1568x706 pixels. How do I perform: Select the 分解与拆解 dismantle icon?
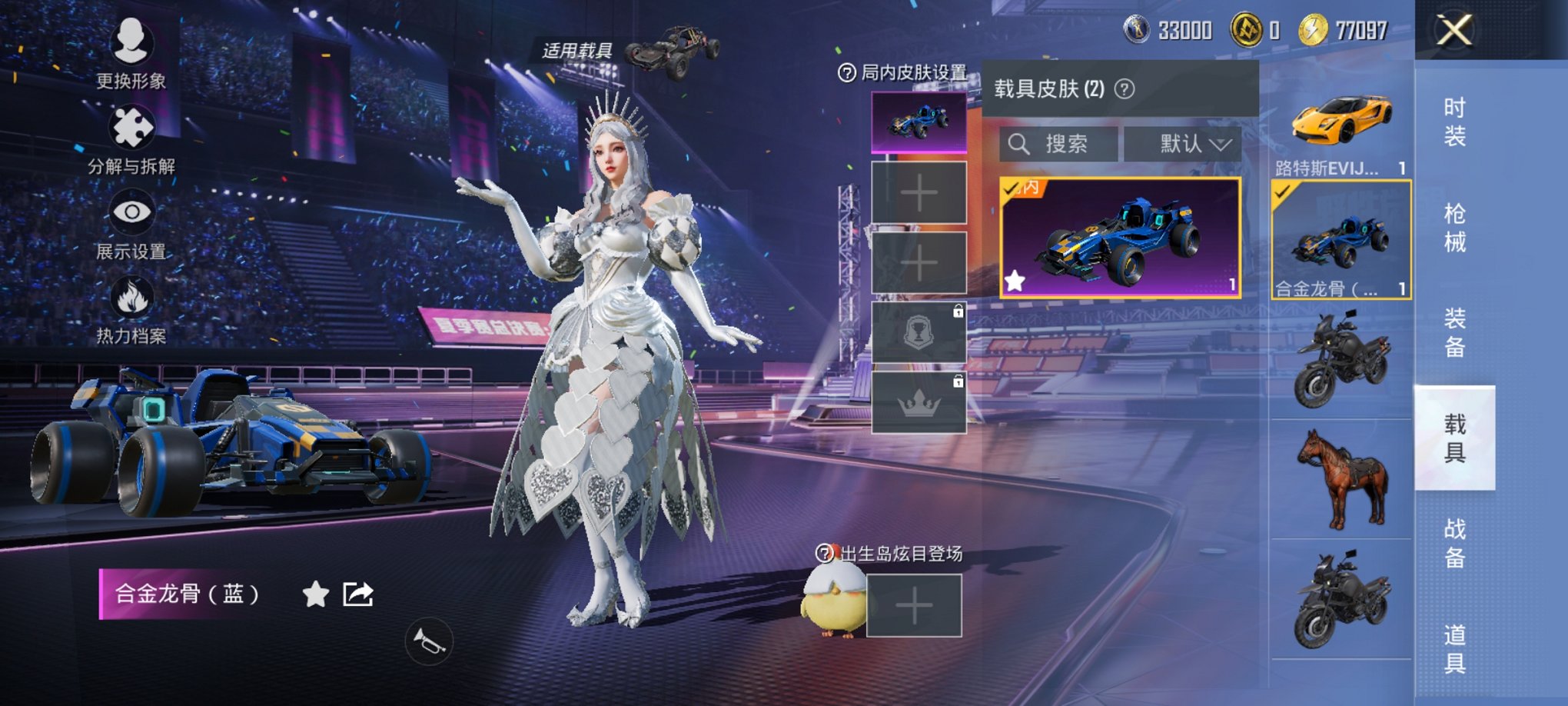tap(131, 127)
